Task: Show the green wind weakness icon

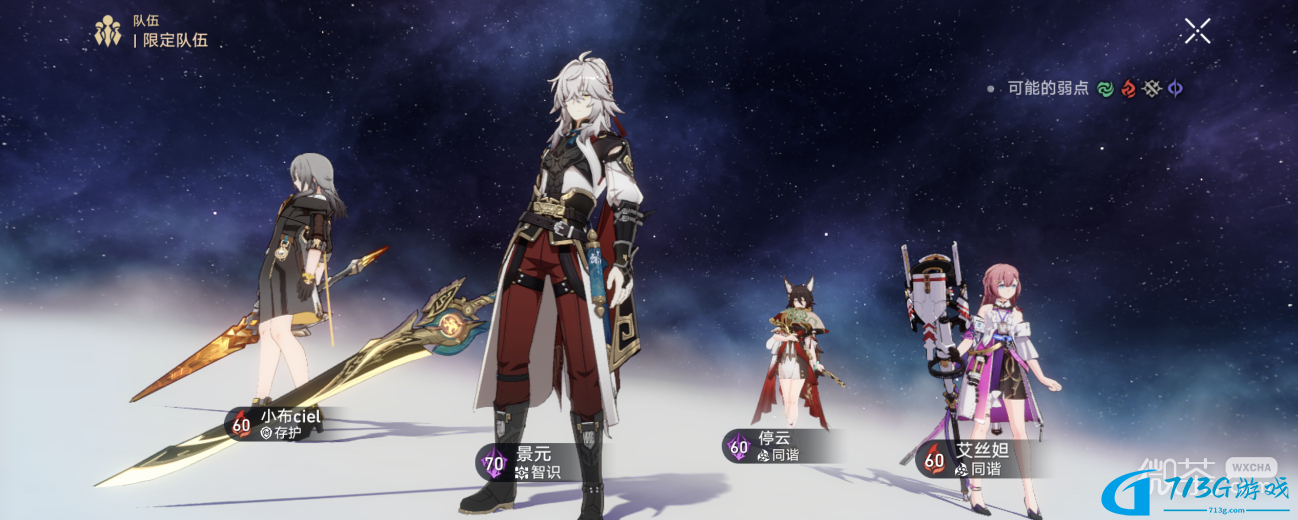Action: [1105, 89]
